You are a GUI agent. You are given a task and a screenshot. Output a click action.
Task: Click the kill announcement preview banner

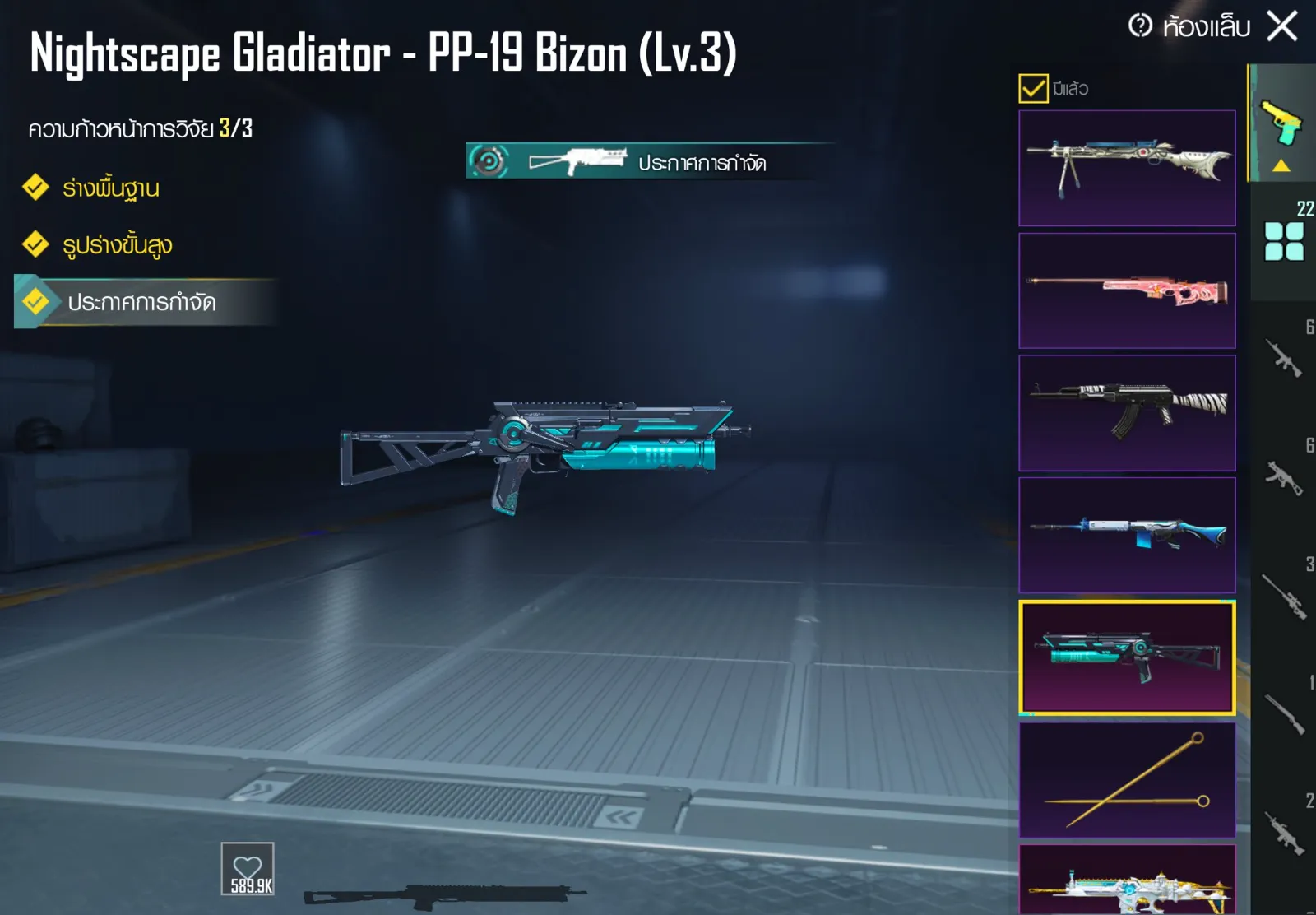coord(650,161)
